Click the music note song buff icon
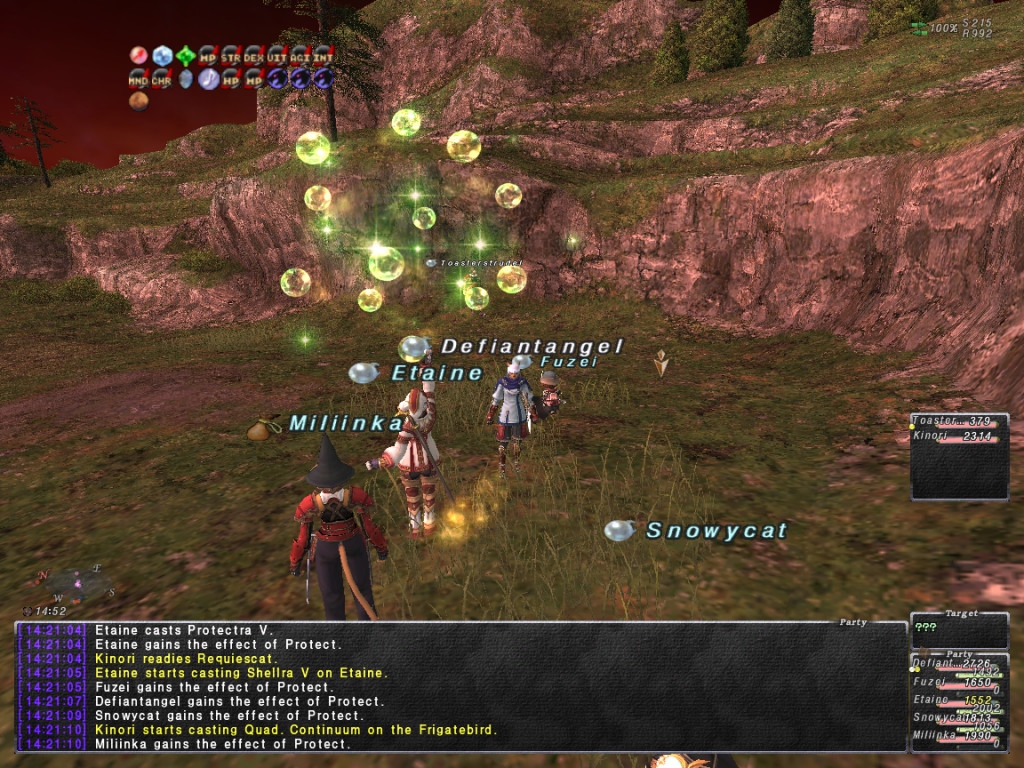This screenshot has height=768, width=1024. 208,78
